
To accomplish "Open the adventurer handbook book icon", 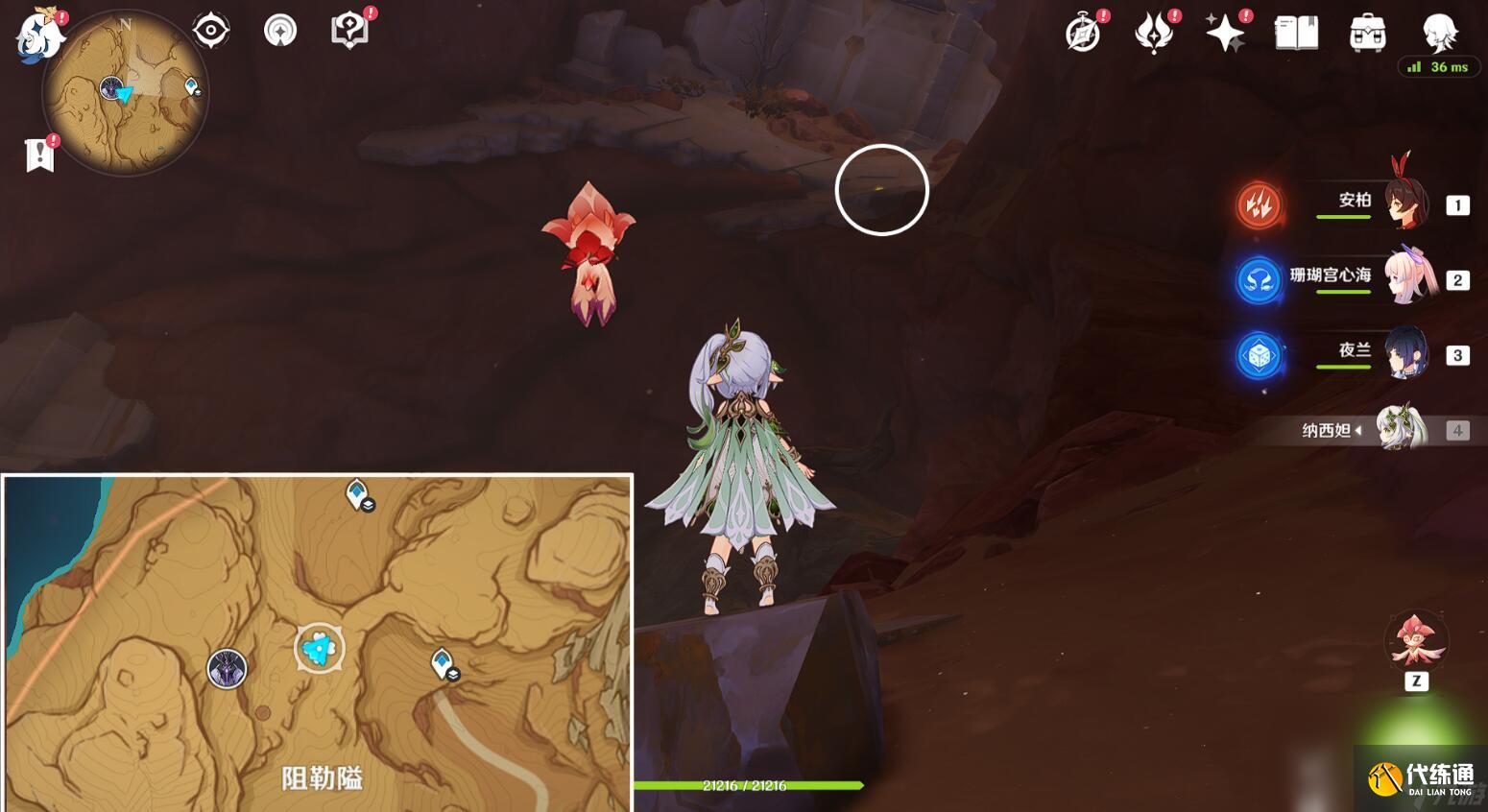I will pyautogui.click(x=1296, y=34).
